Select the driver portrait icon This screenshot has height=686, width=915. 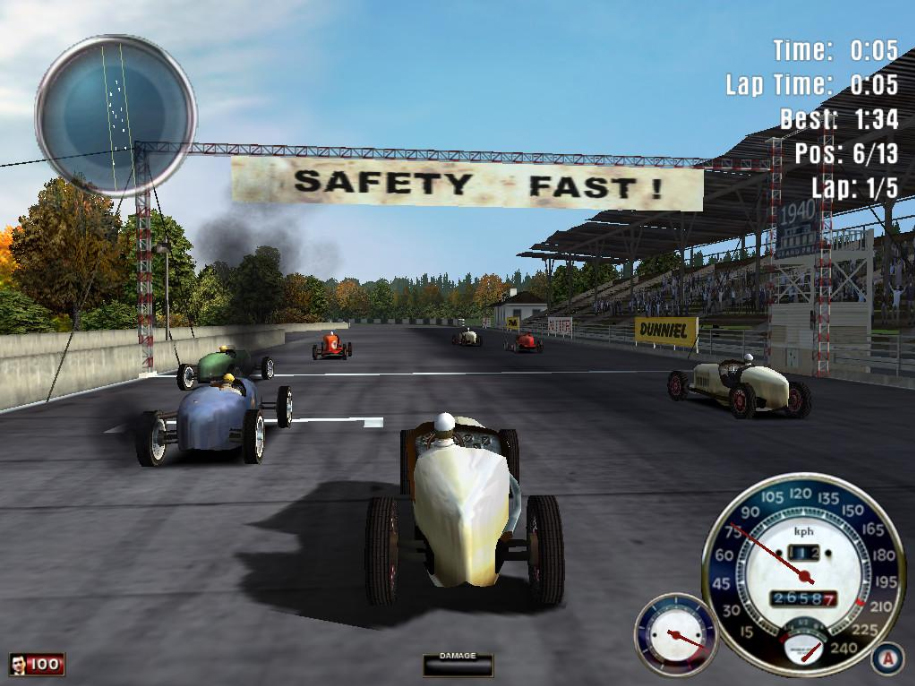(x=19, y=664)
